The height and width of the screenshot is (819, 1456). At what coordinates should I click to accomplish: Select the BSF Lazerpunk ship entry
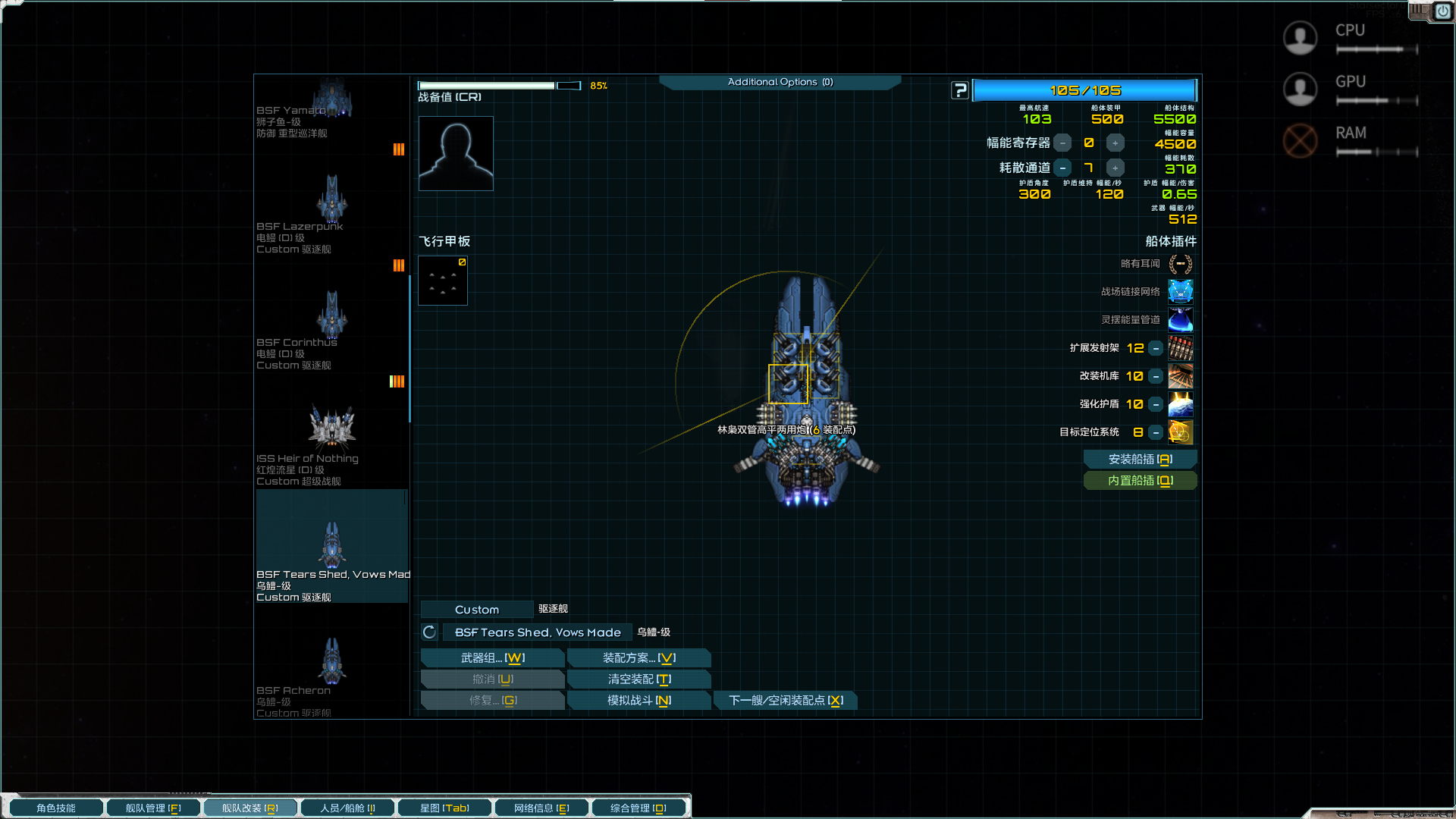[x=331, y=212]
